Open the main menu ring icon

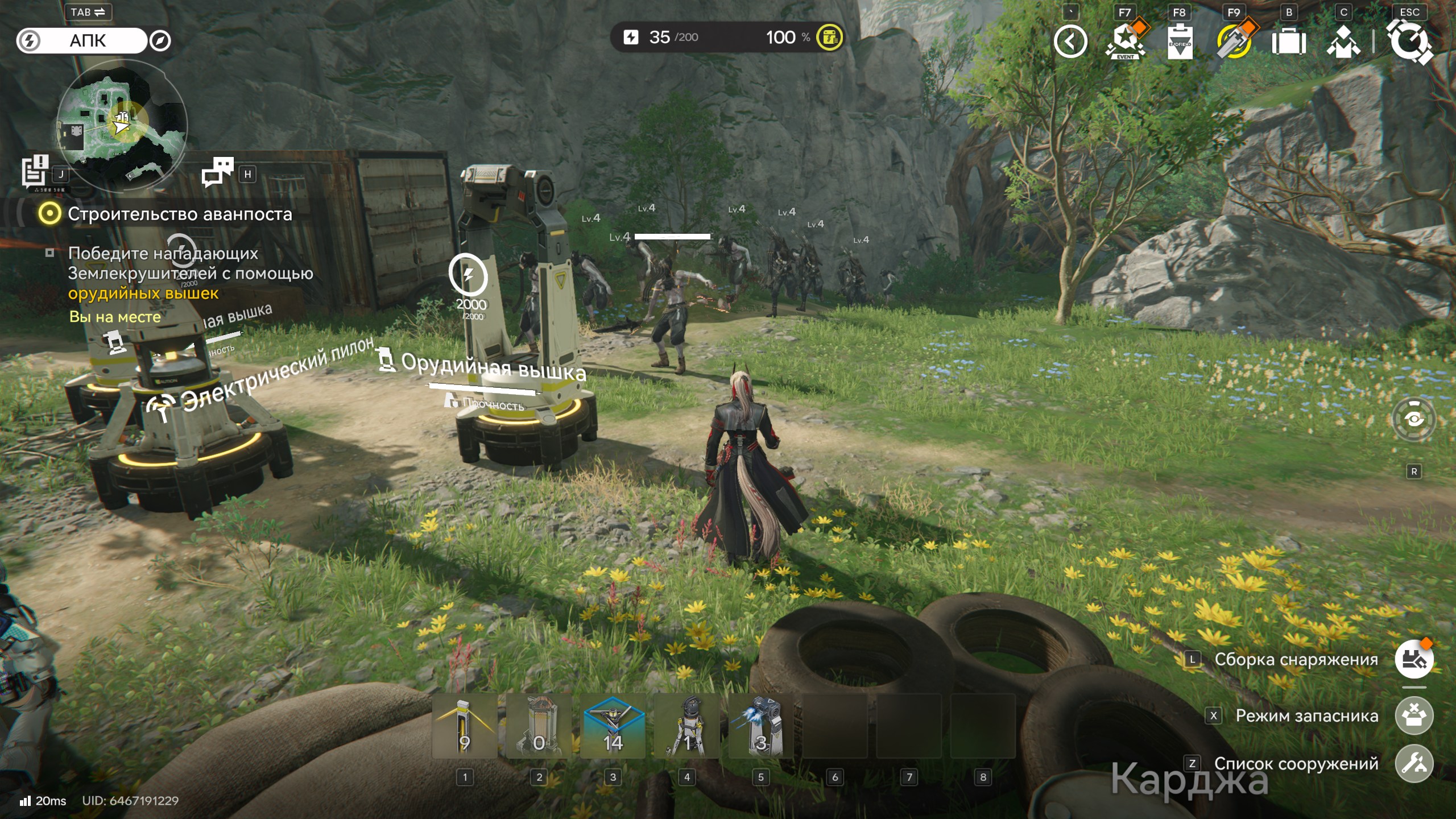point(1409,42)
